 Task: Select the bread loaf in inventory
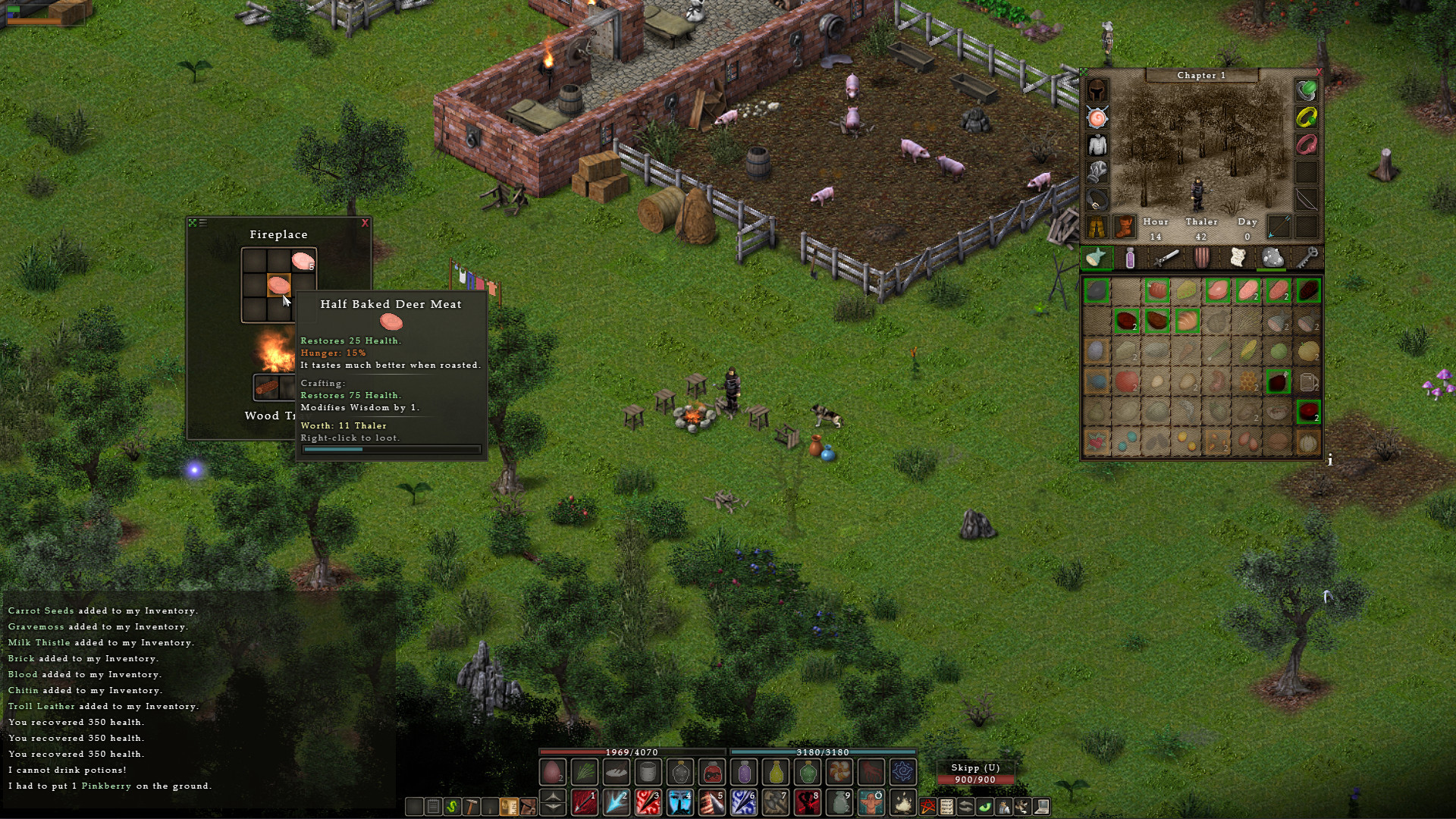pyautogui.click(x=1187, y=322)
